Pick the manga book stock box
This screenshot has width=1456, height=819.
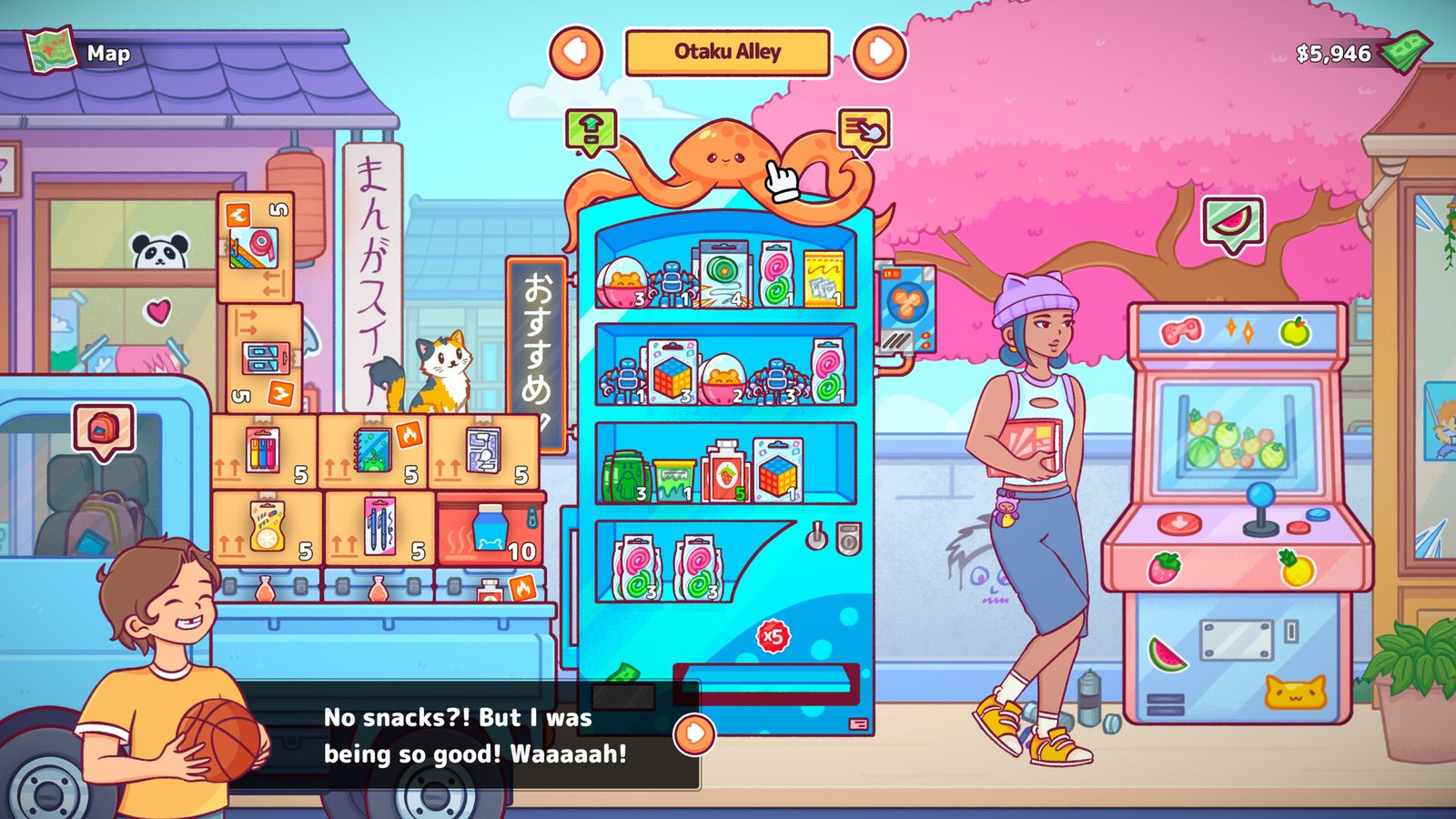click(483, 452)
